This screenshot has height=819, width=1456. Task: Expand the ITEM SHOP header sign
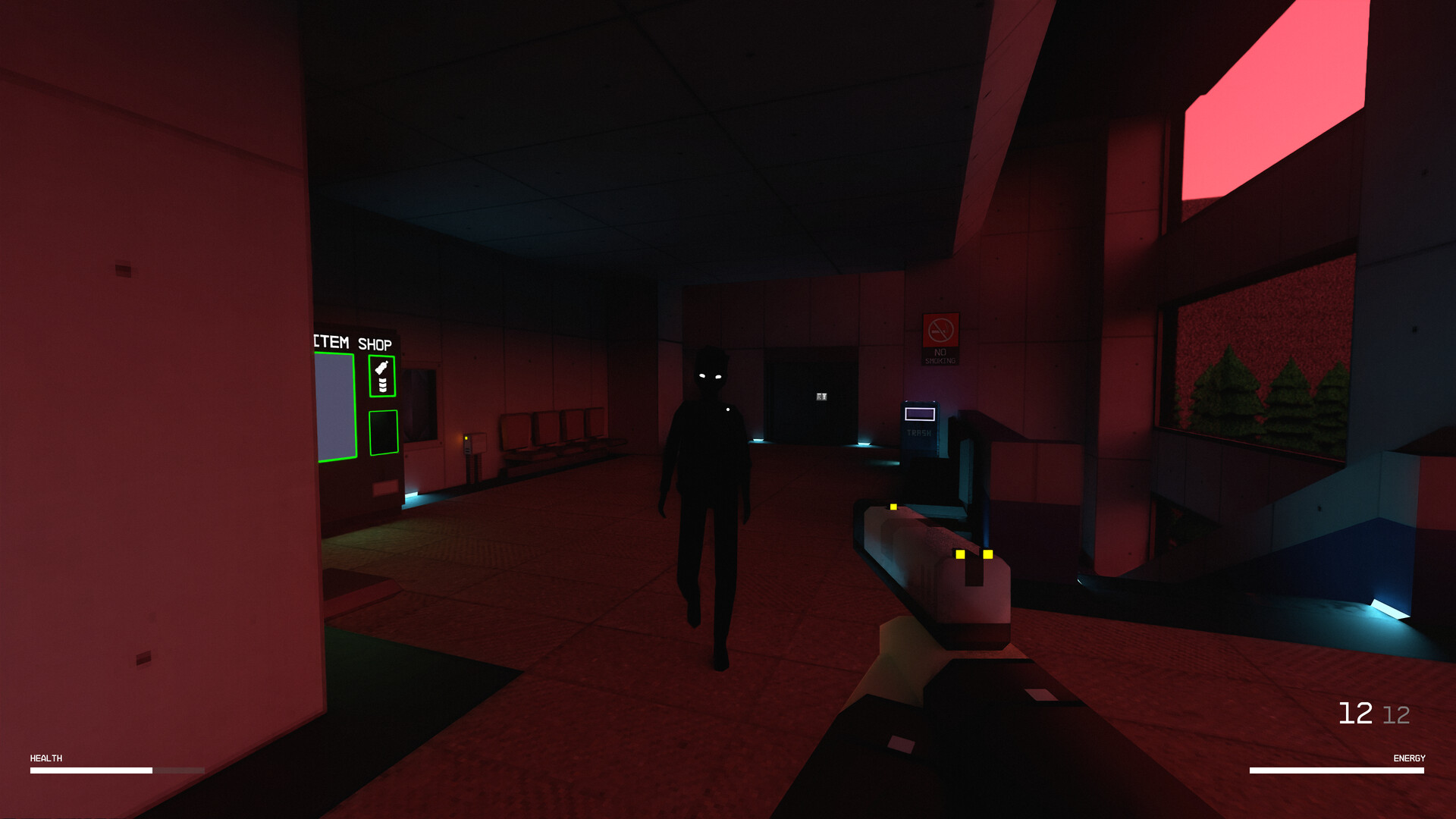coord(353,343)
